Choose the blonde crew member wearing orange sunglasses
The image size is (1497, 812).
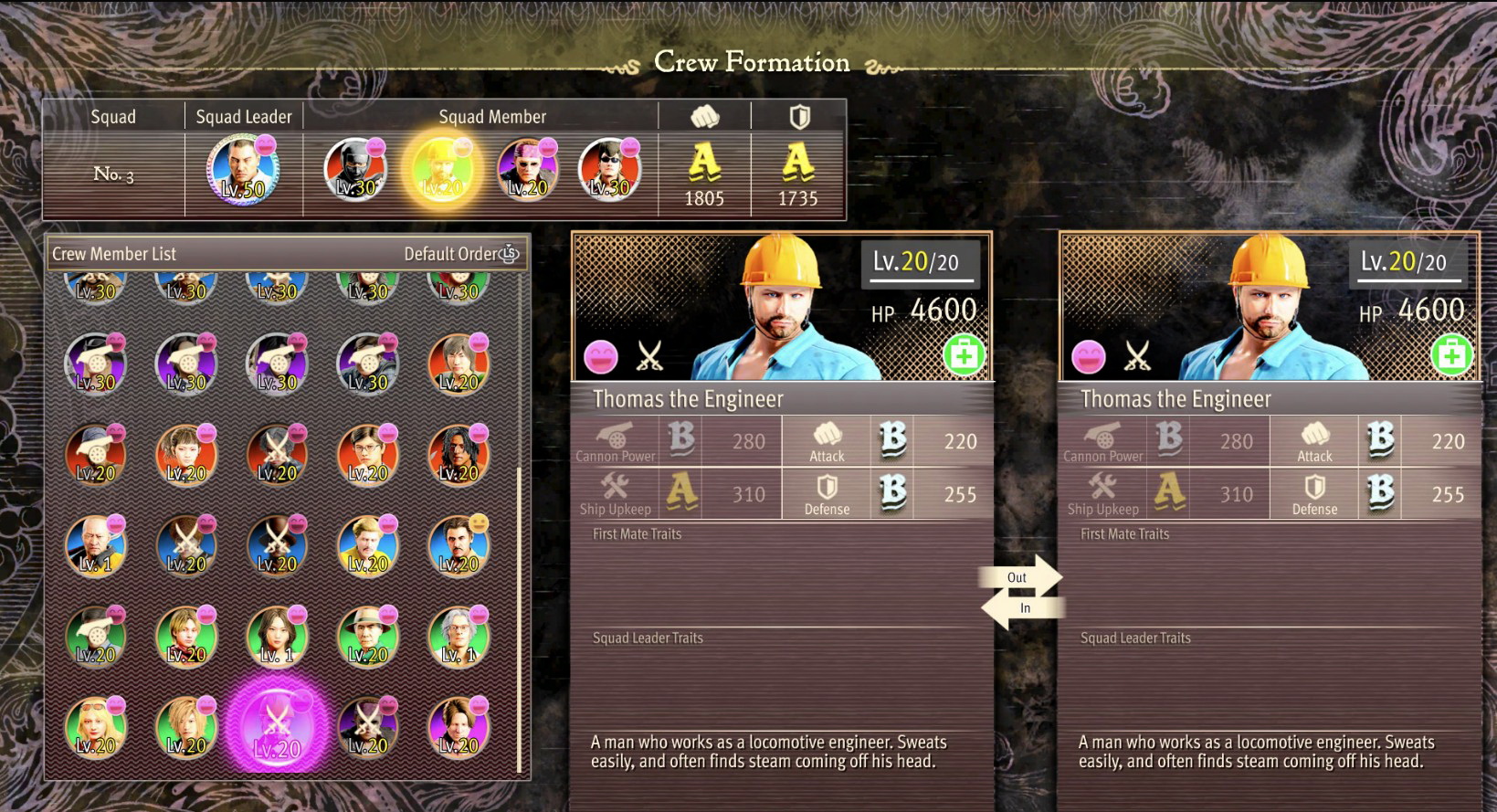[96, 728]
